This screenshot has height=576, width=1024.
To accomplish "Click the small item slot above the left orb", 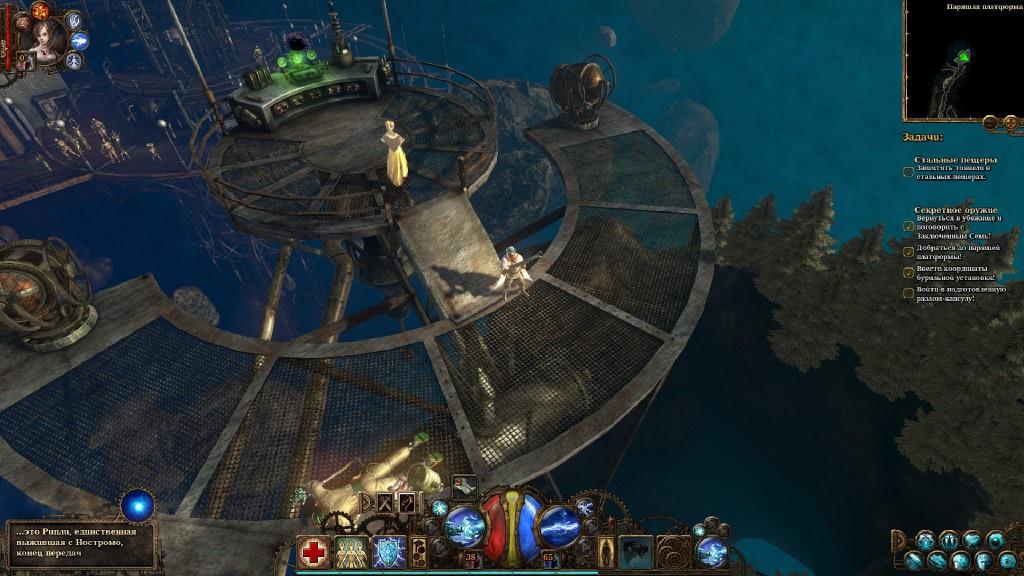I will [463, 486].
